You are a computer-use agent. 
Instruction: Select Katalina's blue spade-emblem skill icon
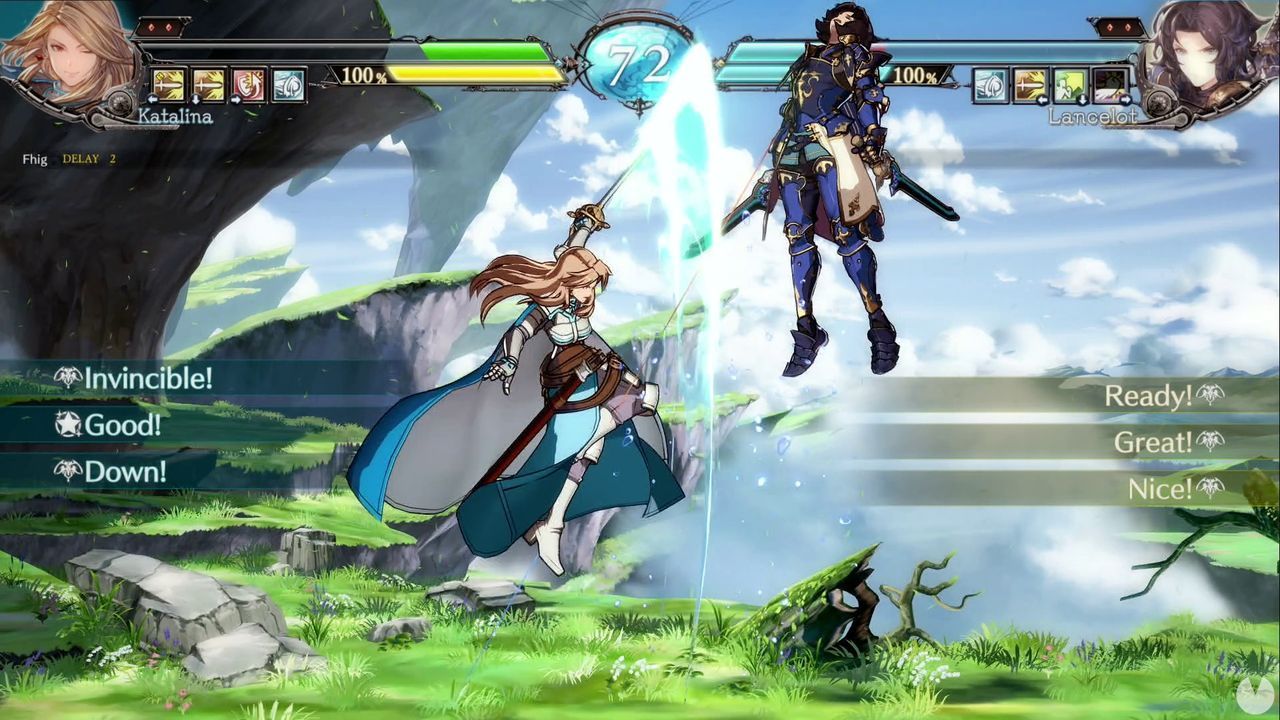287,84
